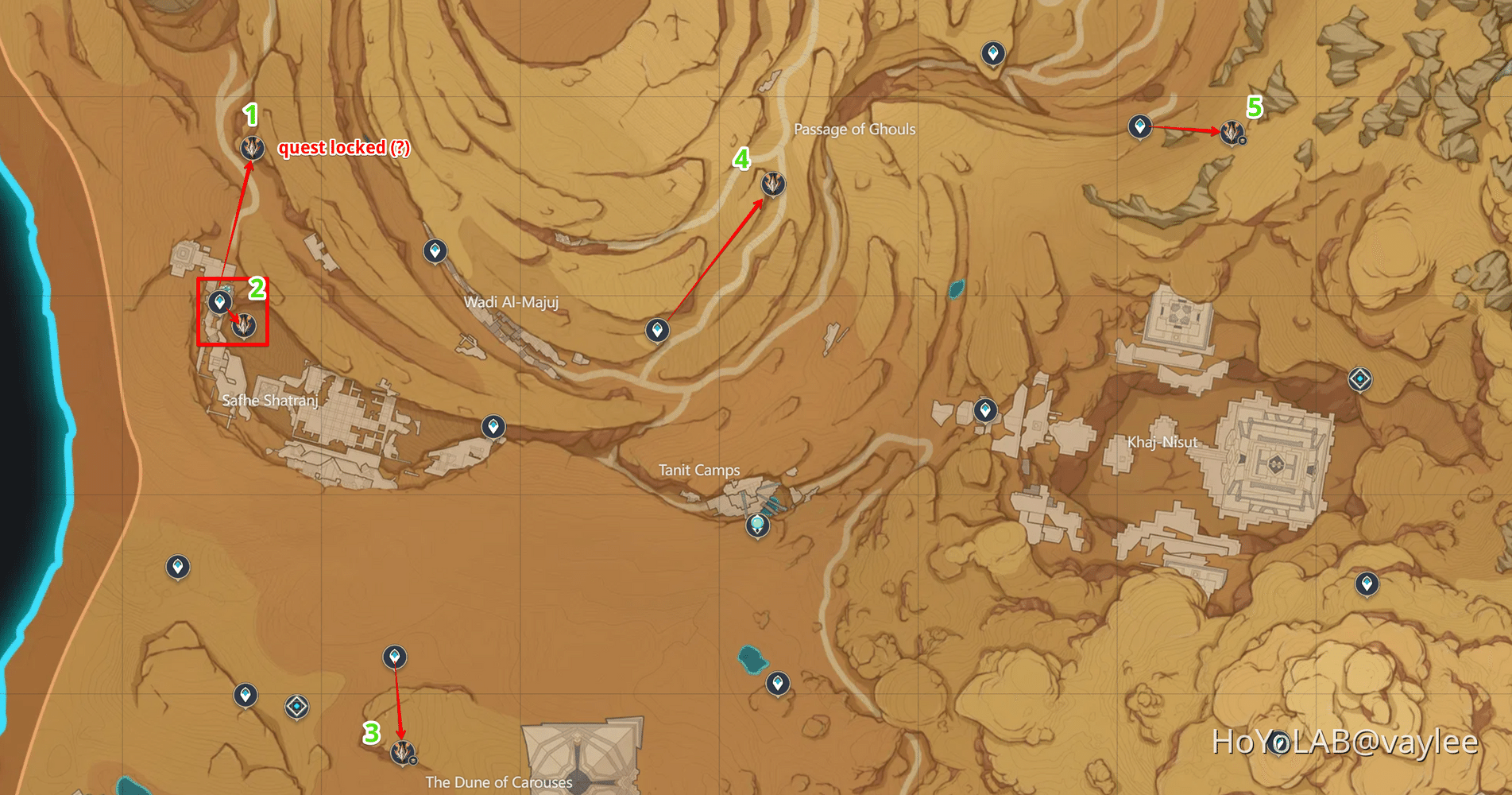Select boss marker 3 above The Dune of Carouses
This screenshot has height=795, width=1512.
pyautogui.click(x=403, y=752)
